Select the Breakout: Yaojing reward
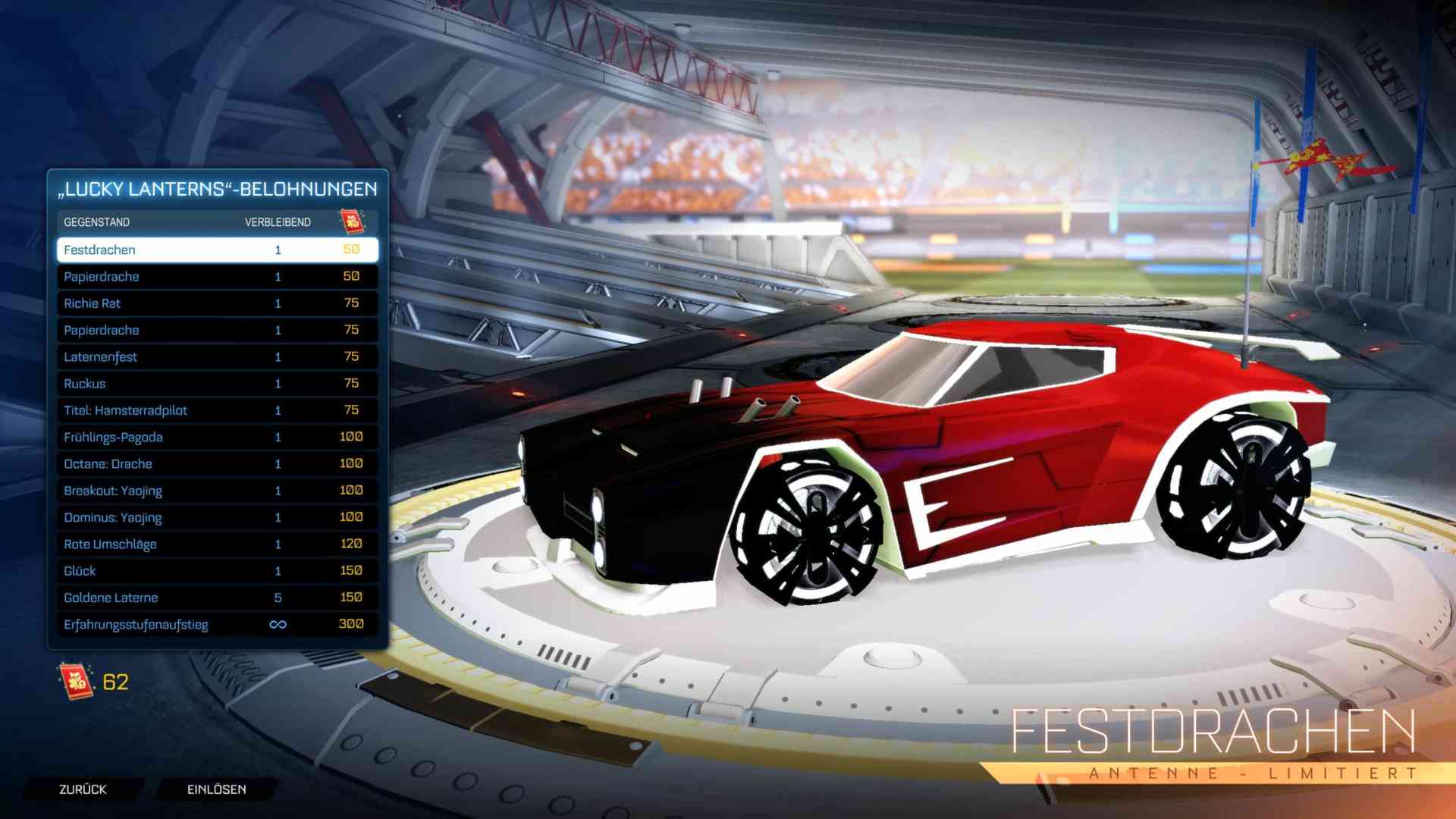The image size is (1456, 819). [x=216, y=491]
